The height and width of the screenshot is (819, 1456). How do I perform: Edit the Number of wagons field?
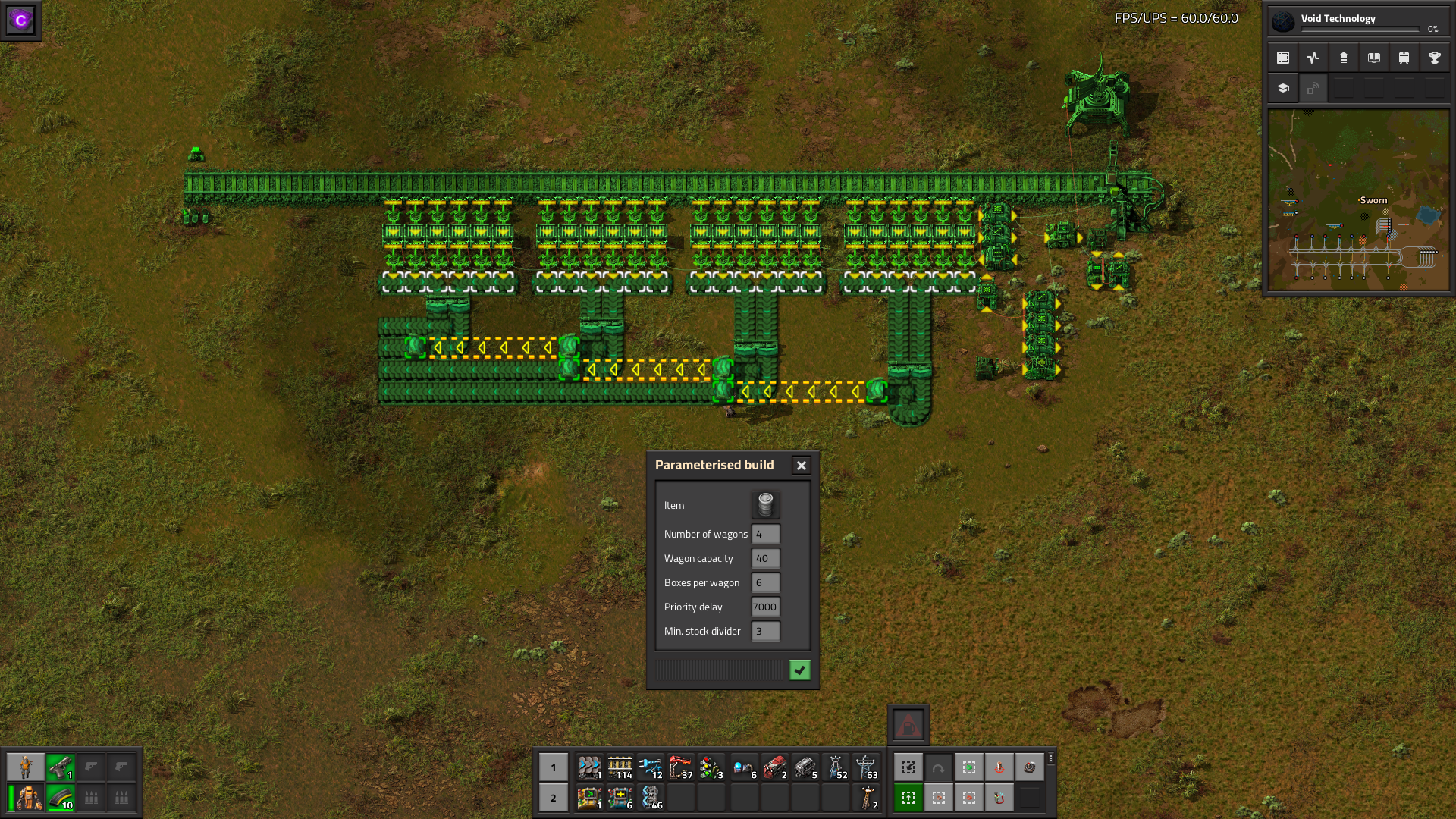[765, 535]
